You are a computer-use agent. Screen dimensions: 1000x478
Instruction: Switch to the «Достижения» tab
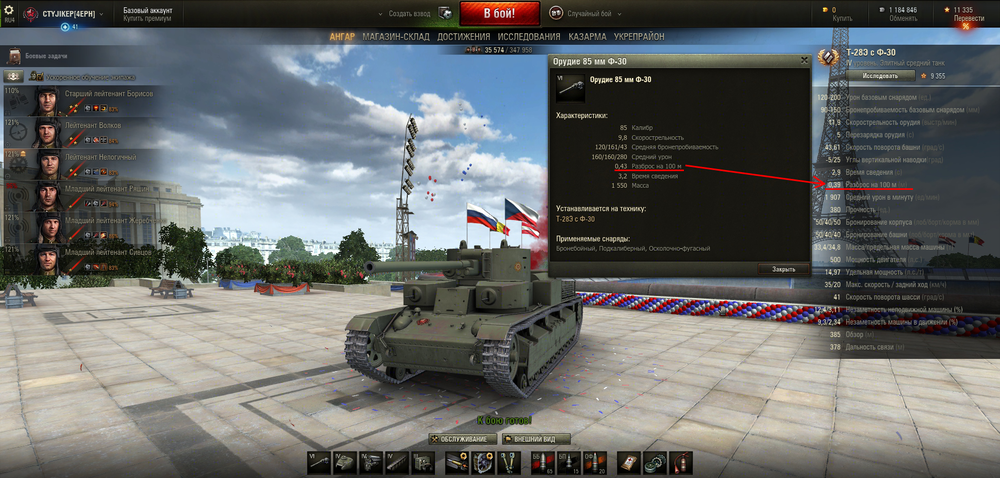(x=464, y=37)
